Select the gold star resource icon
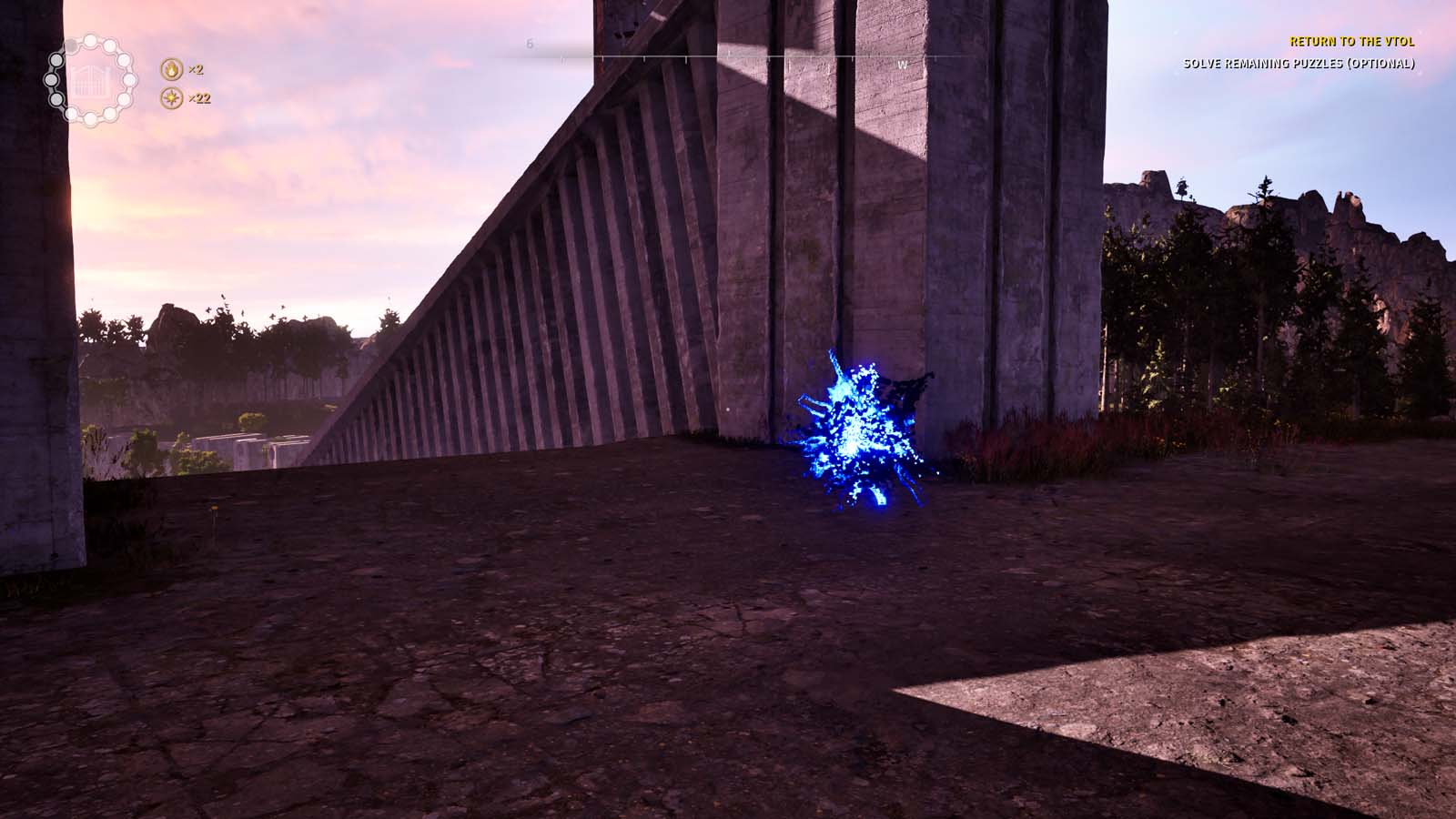 [x=171, y=97]
